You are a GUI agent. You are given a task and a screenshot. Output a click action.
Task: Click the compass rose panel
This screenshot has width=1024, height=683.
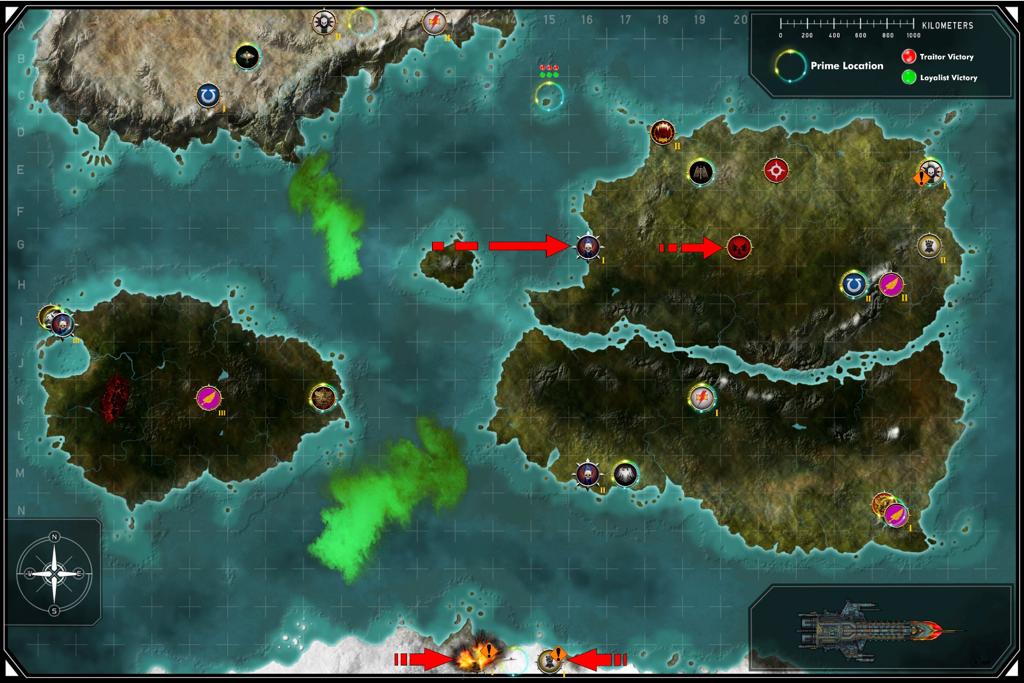pos(55,571)
